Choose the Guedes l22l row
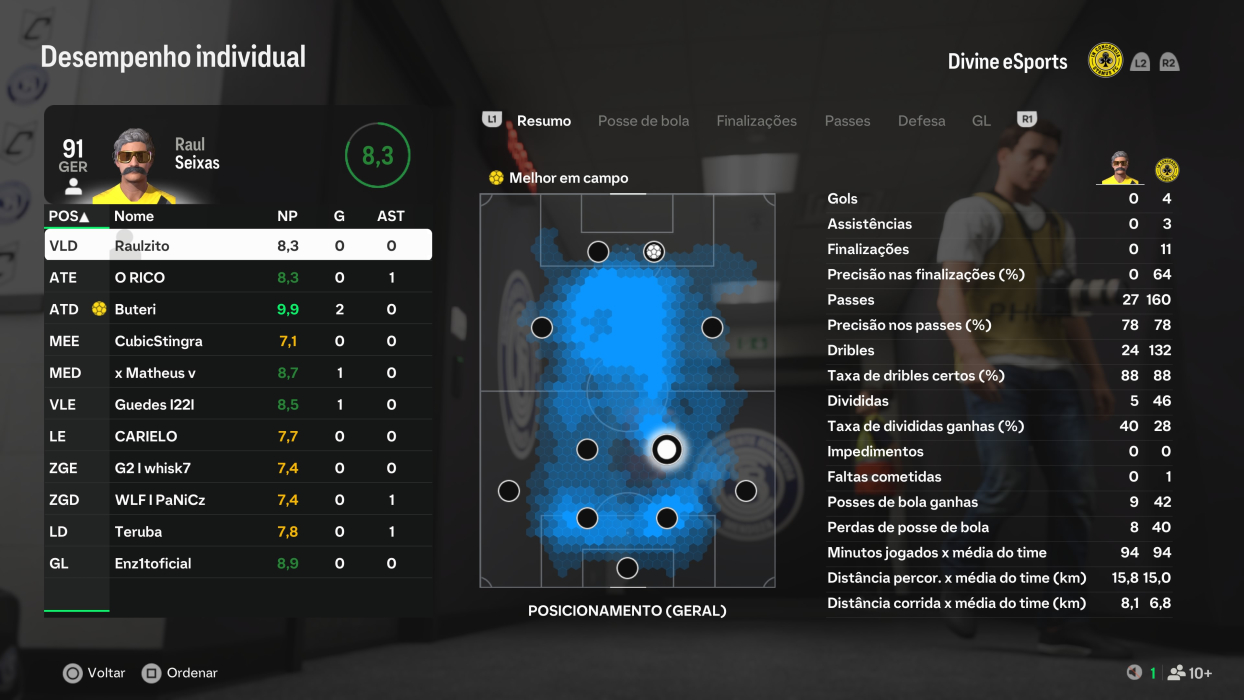The image size is (1244, 700). tap(238, 405)
